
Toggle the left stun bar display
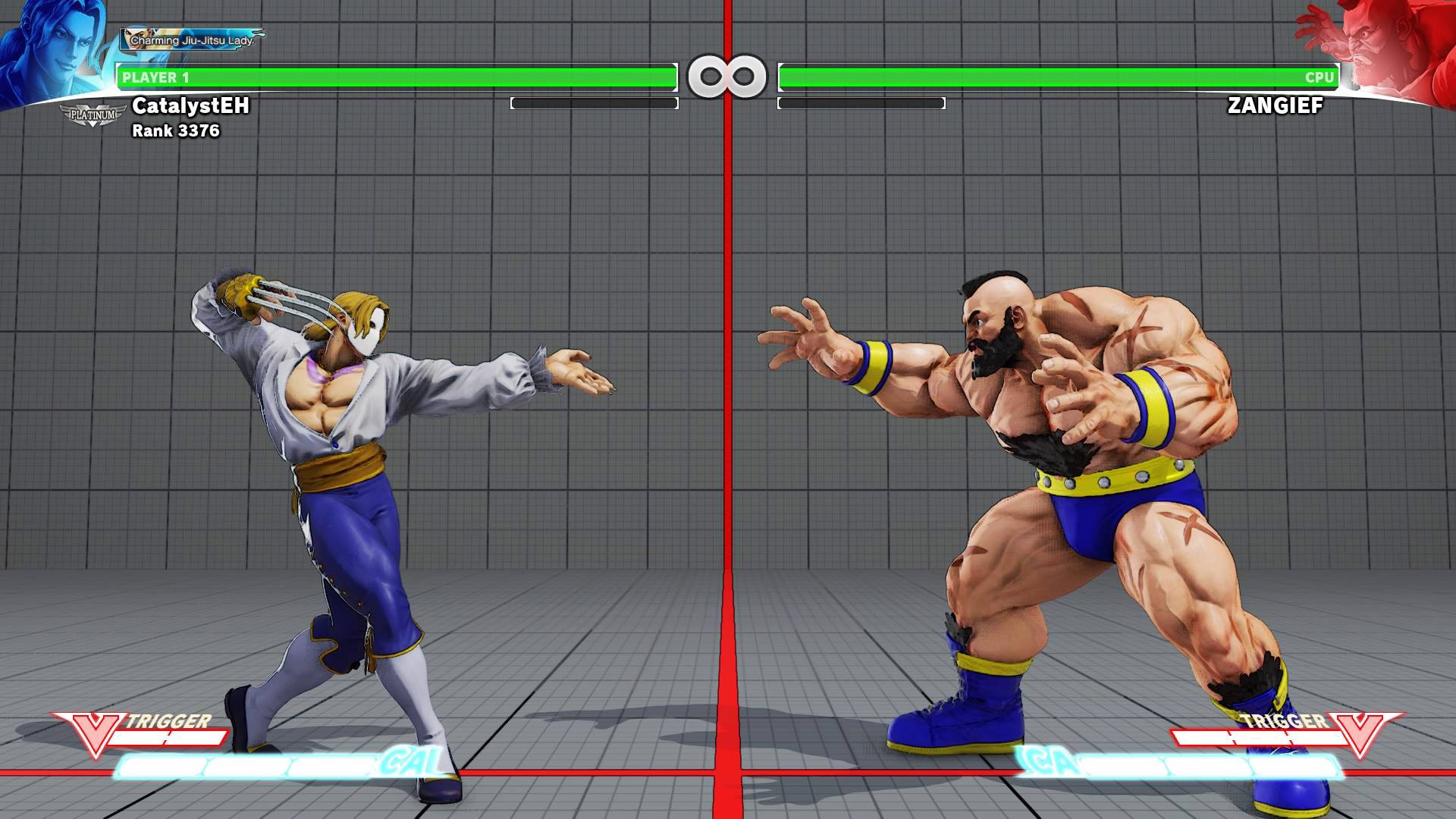(x=595, y=104)
